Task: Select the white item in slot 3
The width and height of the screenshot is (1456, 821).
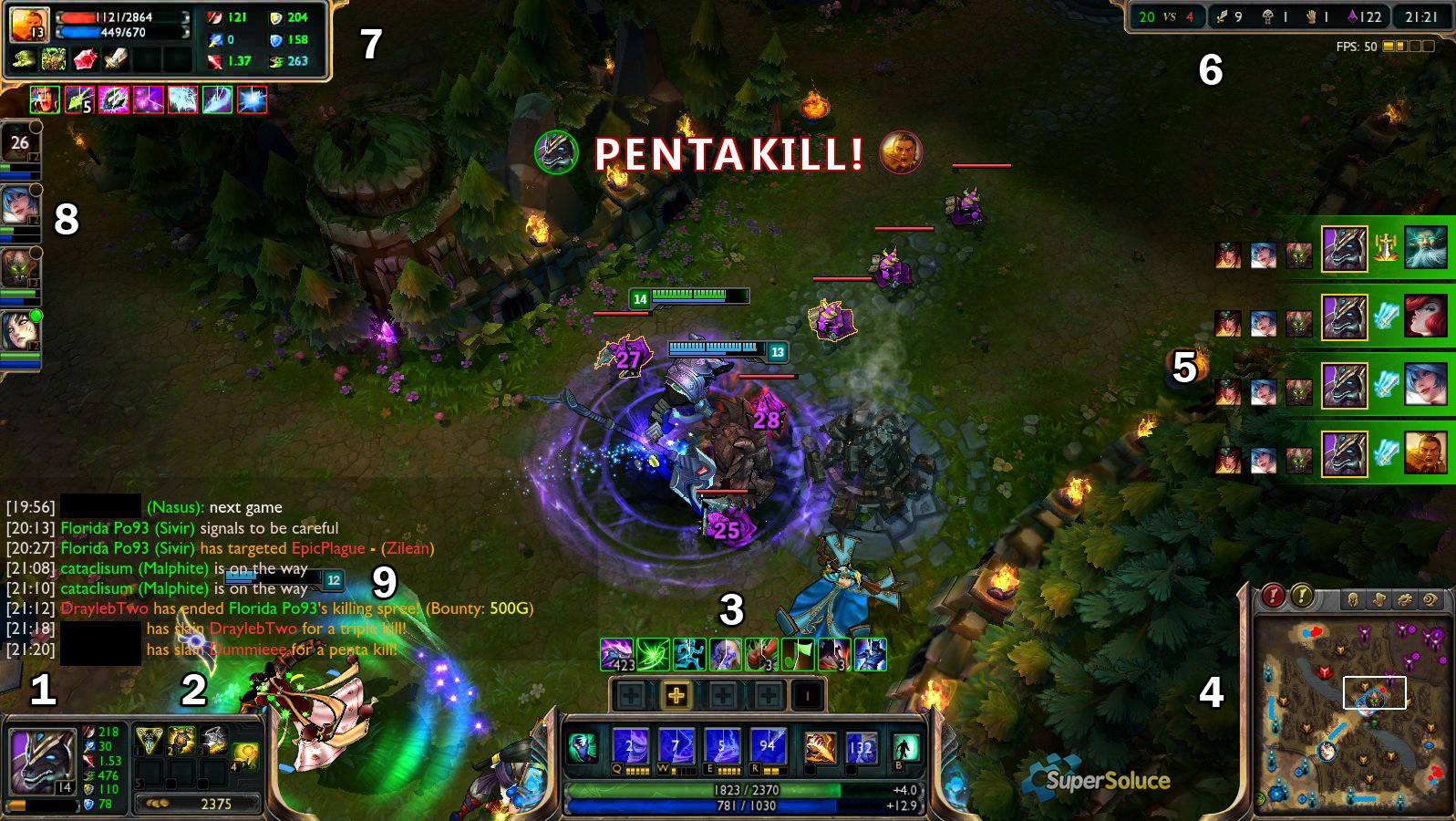Action: (x=215, y=739)
